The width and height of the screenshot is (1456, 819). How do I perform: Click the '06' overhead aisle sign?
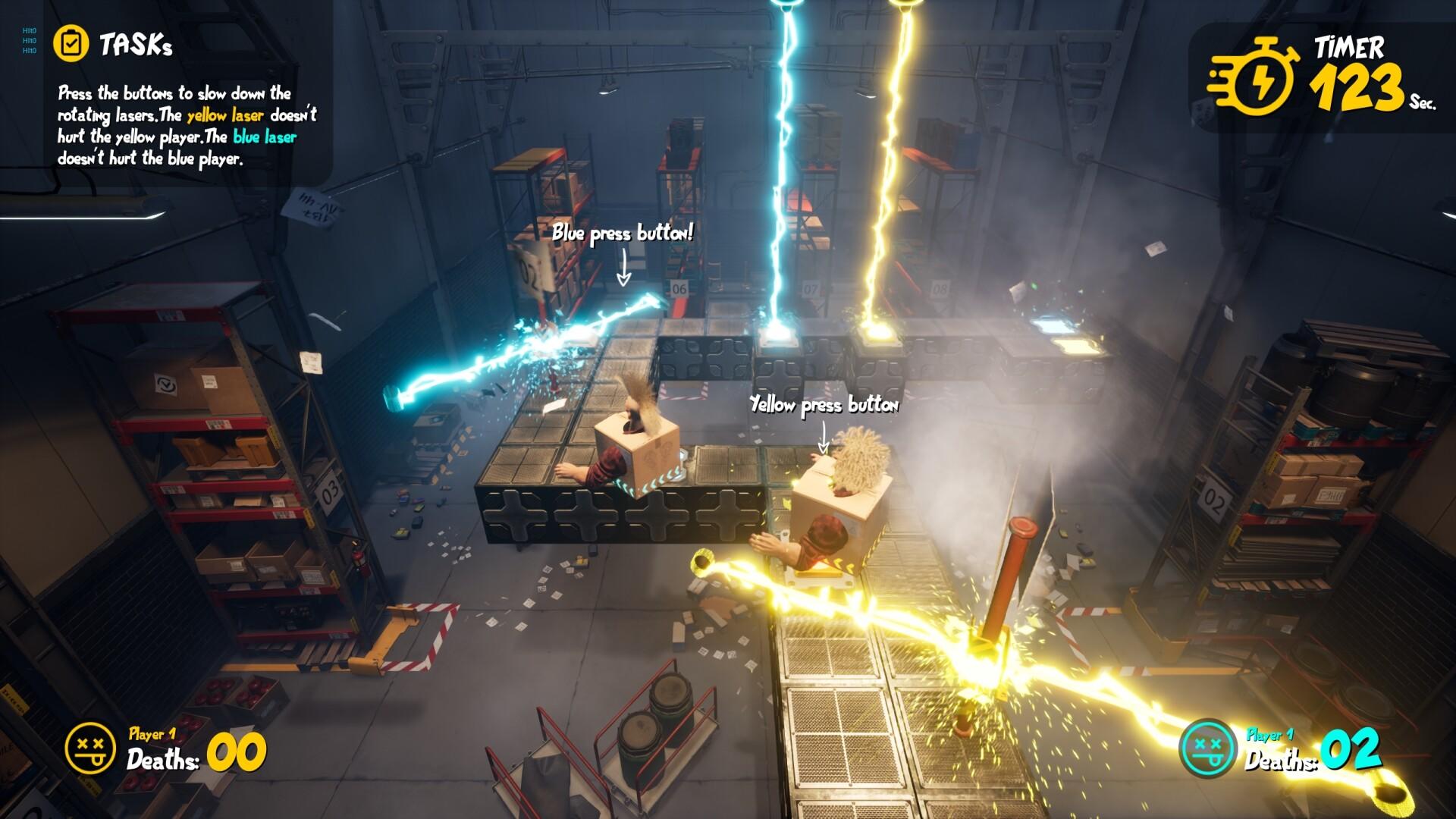(x=680, y=287)
